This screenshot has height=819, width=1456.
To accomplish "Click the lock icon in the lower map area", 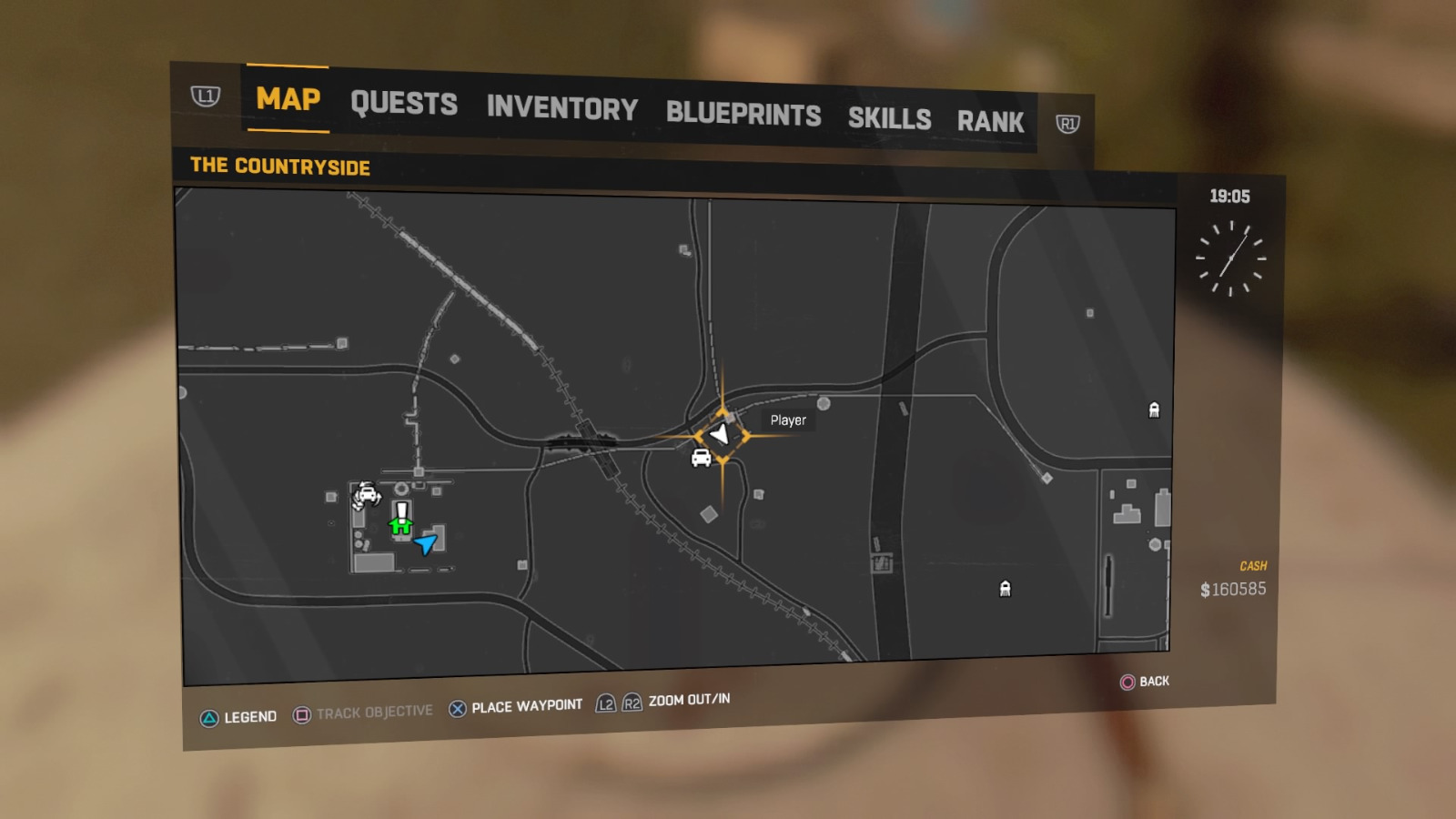I will 1005,590.
